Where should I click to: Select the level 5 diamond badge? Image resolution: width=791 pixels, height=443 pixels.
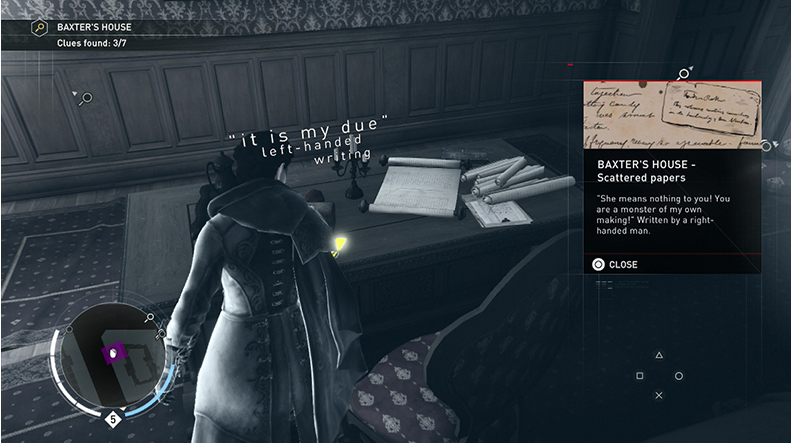point(113,419)
